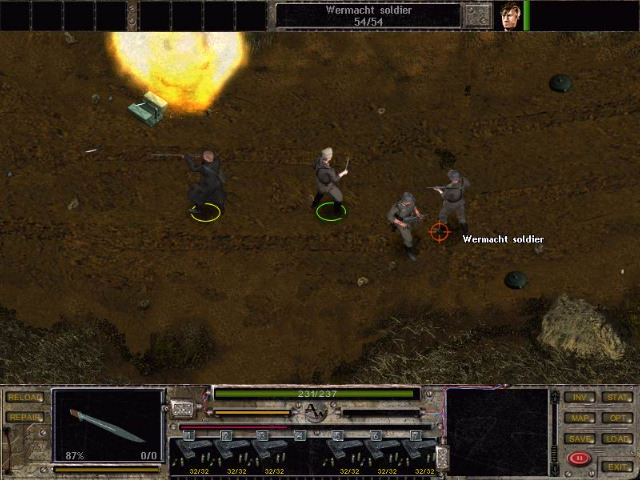Save the game with SAVE
Screen dimensions: 640x480
[x=579, y=439]
